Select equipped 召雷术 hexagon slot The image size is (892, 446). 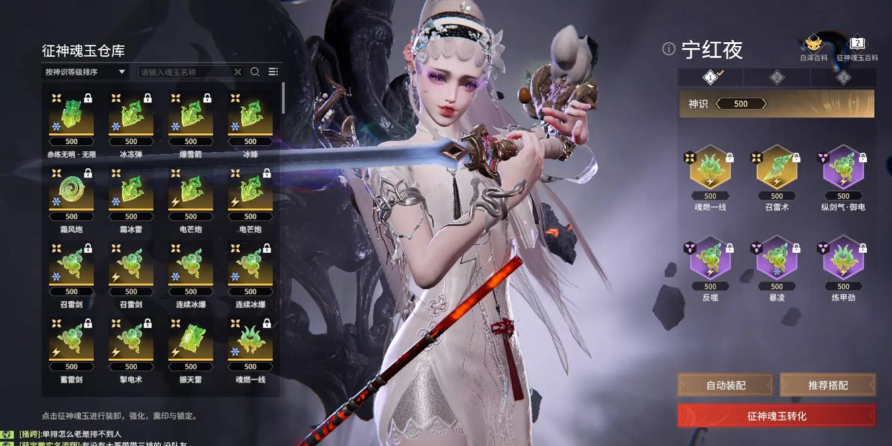click(776, 169)
